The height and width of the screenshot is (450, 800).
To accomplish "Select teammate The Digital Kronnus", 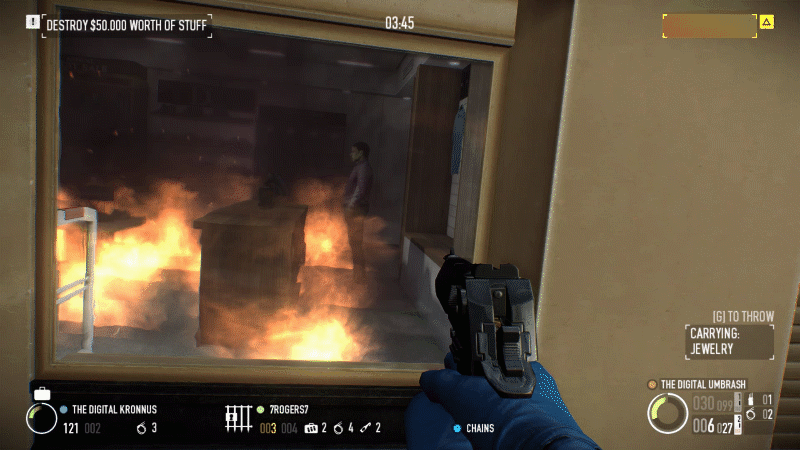I will 113,409.
